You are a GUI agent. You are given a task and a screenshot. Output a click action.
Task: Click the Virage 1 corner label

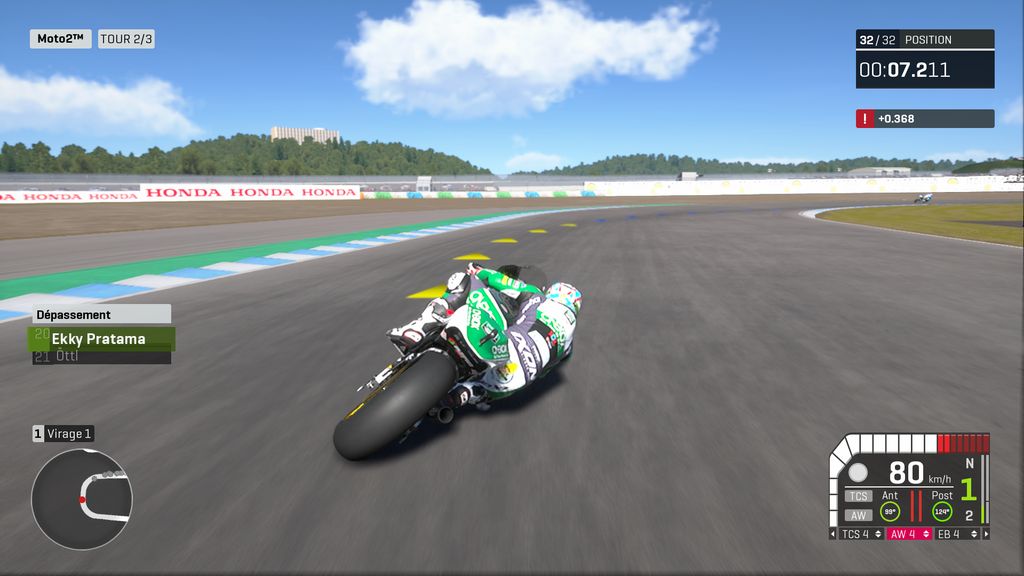click(68, 434)
